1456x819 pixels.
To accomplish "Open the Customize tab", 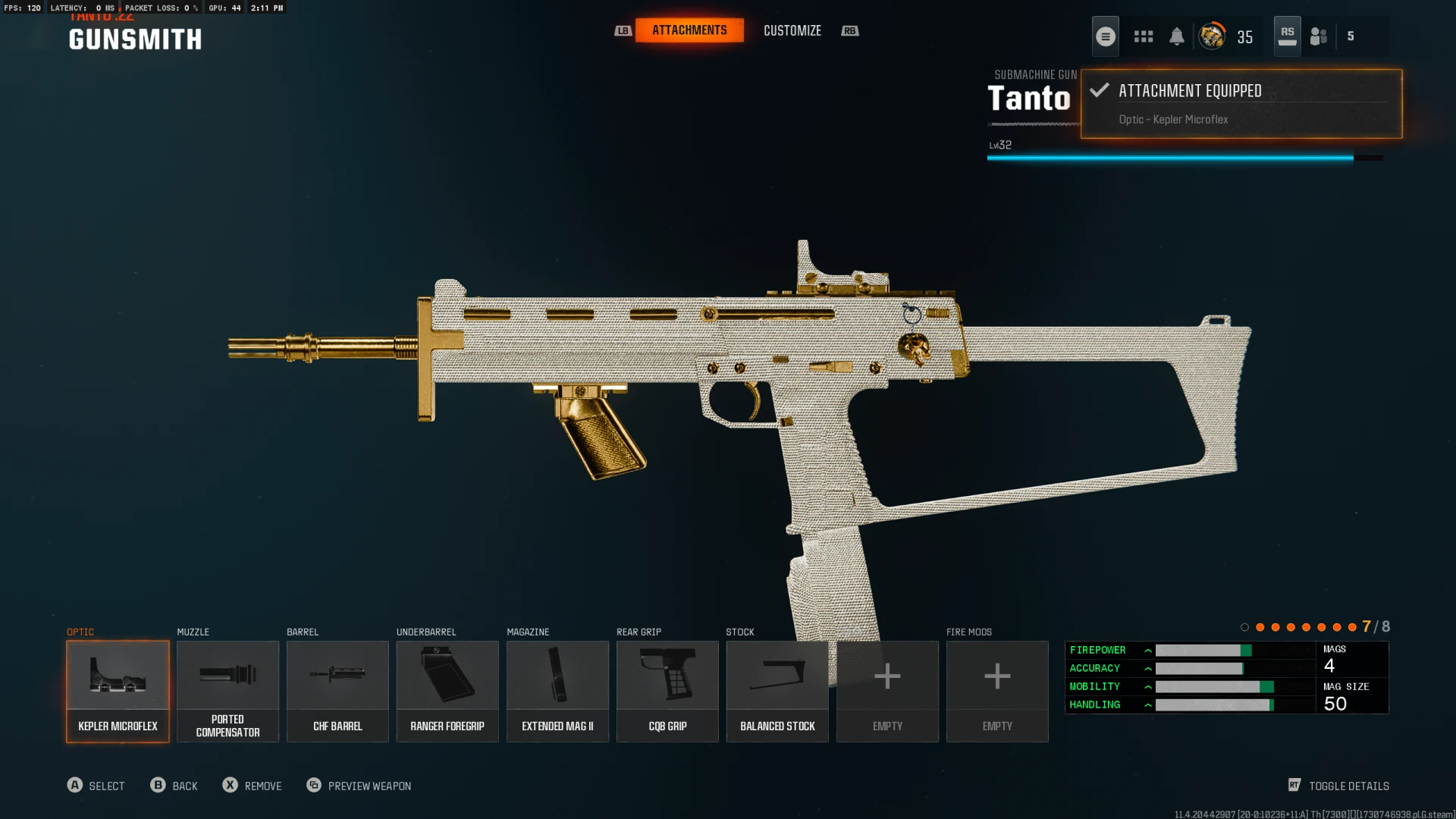I will pos(792,30).
